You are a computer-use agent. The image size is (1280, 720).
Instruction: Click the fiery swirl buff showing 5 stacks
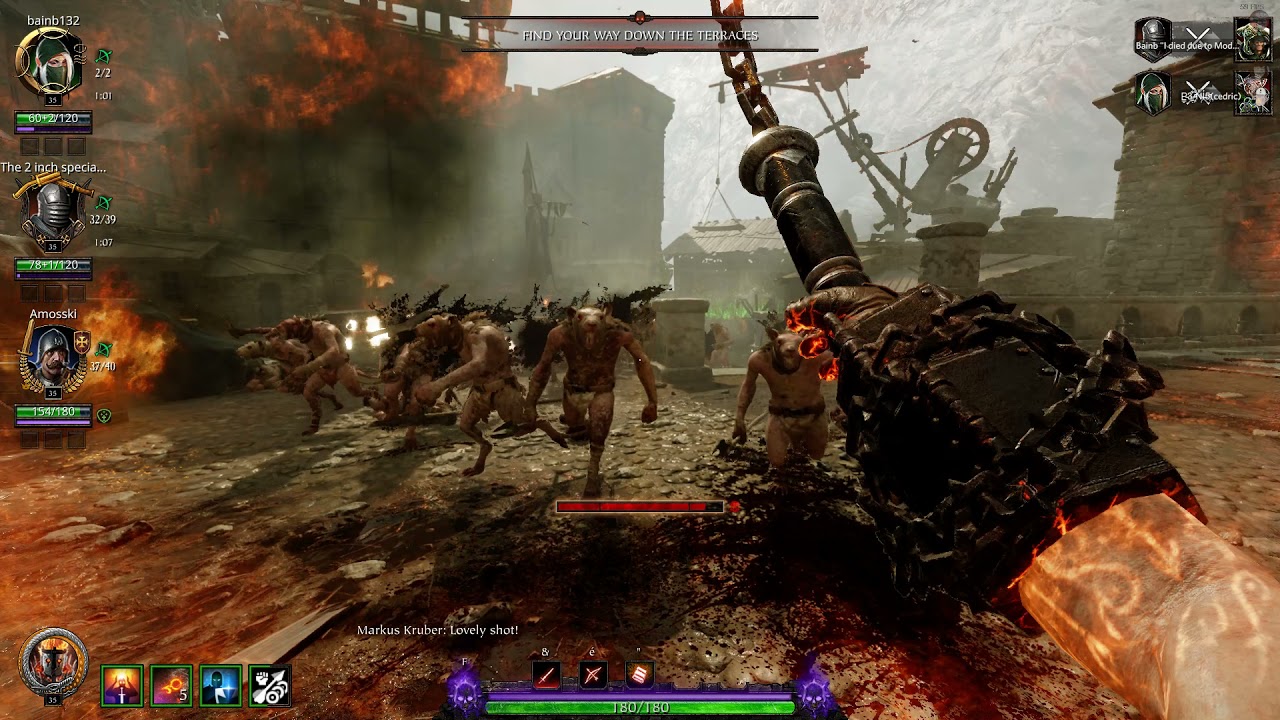tap(171, 686)
